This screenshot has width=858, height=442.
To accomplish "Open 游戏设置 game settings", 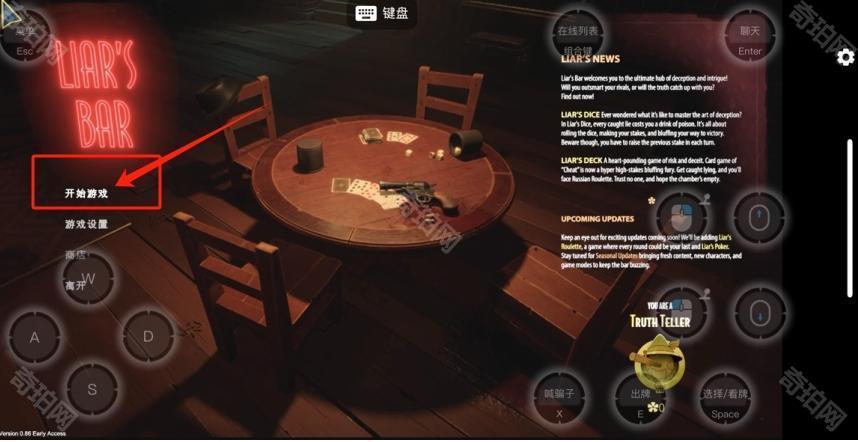I will 85,224.
